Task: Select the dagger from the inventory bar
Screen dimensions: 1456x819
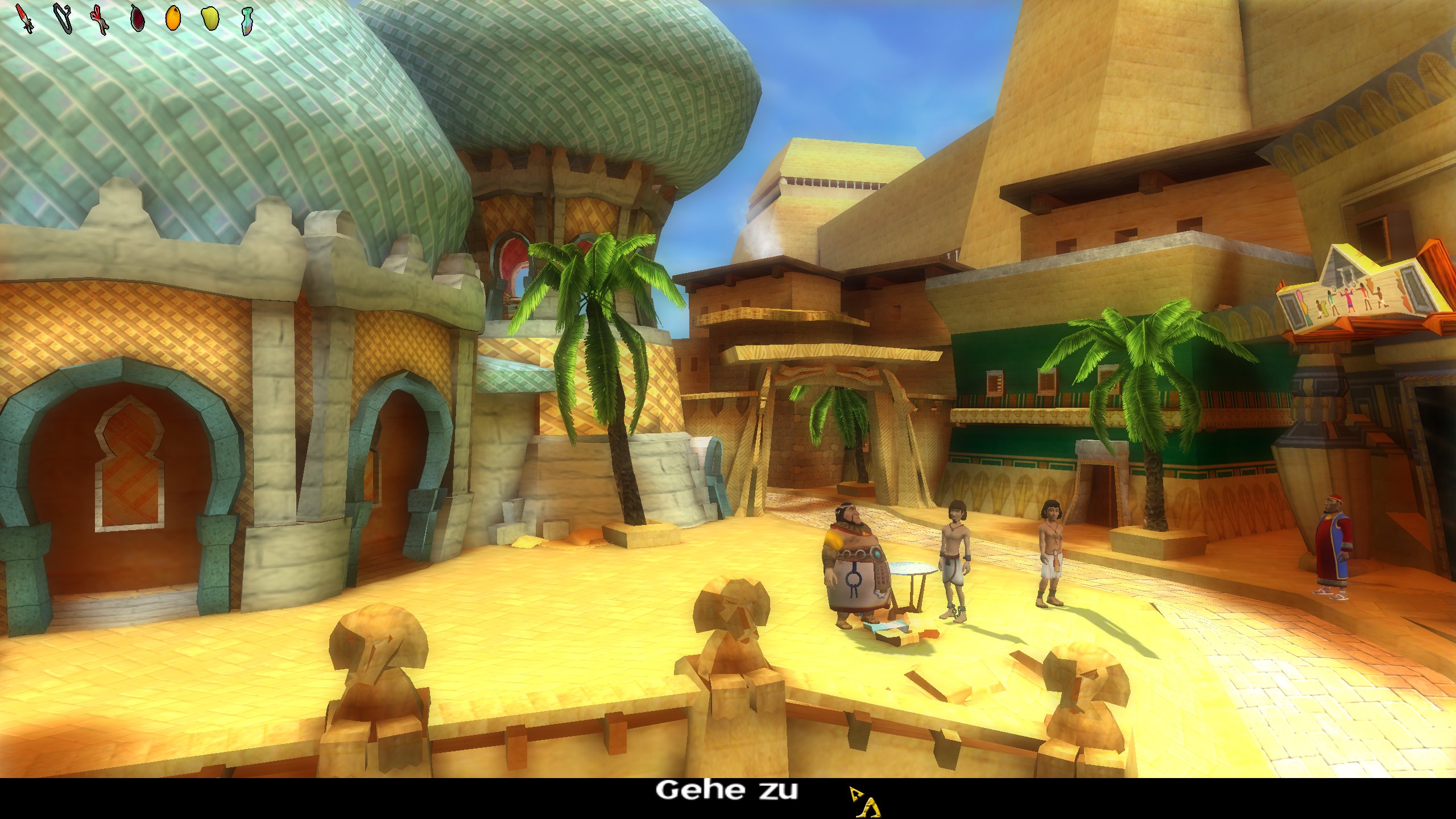Action: [24, 18]
